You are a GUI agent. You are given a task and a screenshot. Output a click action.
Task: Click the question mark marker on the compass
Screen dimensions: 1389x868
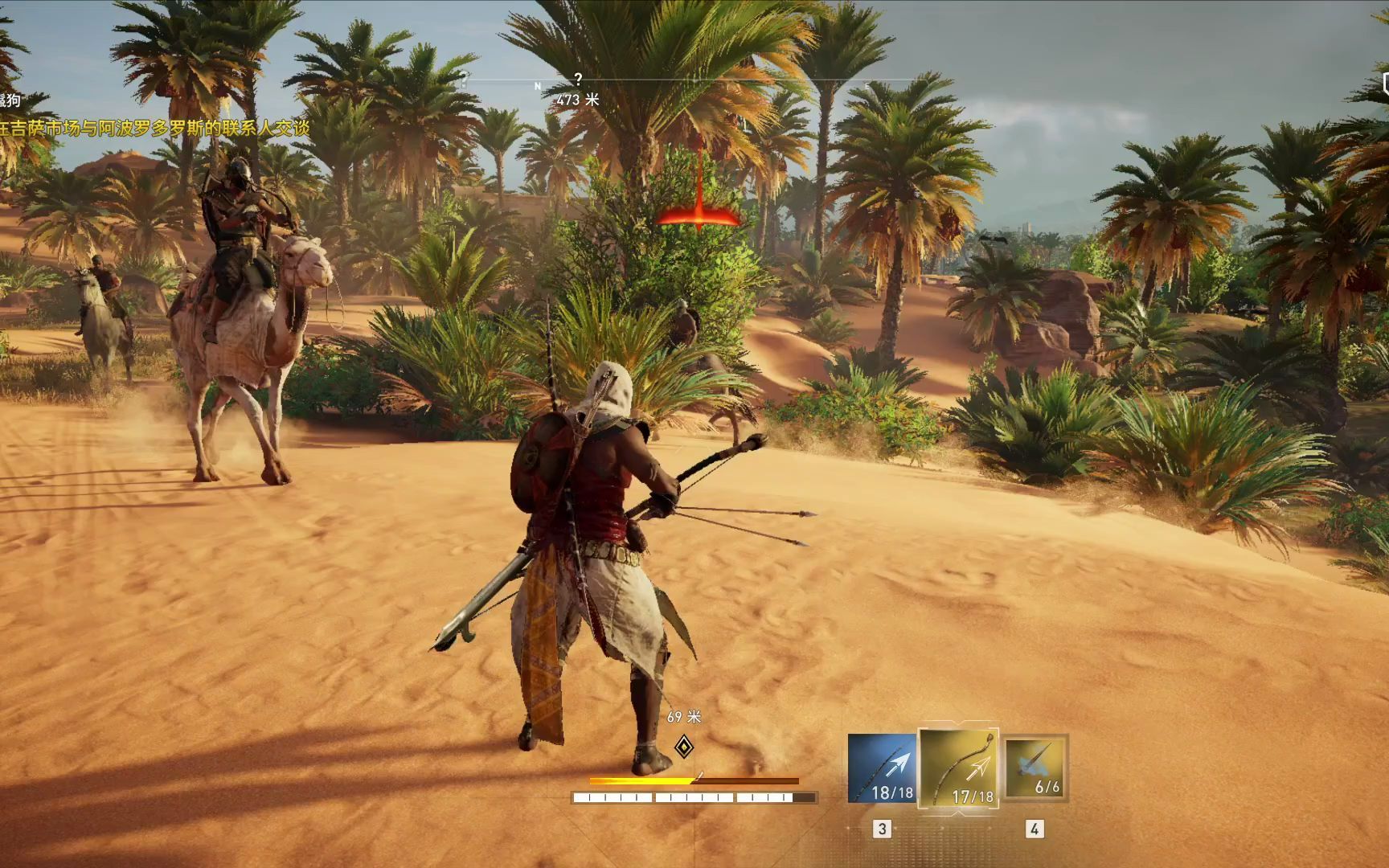578,80
